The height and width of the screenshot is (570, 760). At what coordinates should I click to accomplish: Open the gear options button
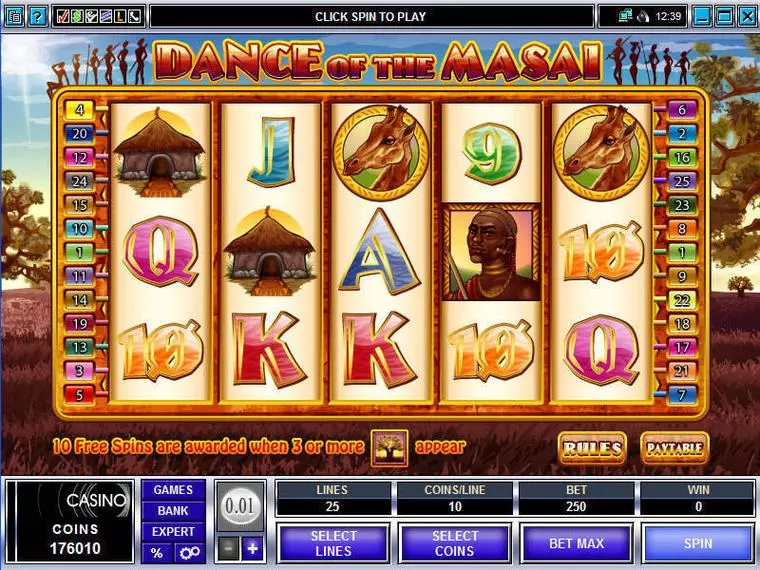[188, 553]
